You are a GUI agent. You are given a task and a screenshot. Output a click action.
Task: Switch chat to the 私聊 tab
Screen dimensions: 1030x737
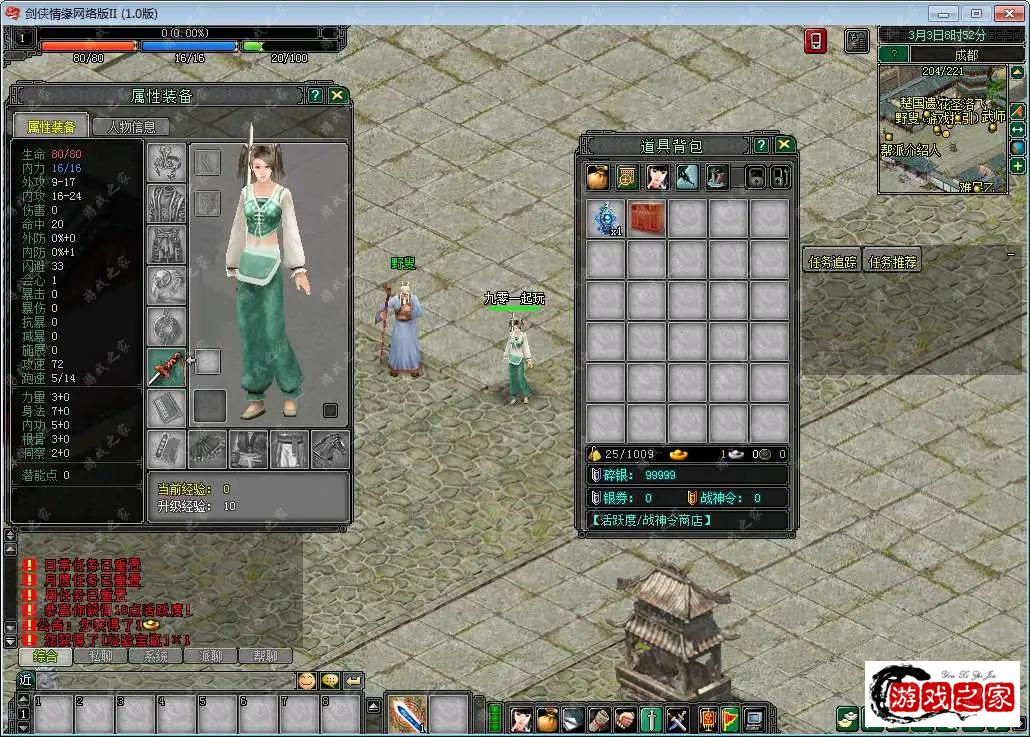[x=100, y=657]
